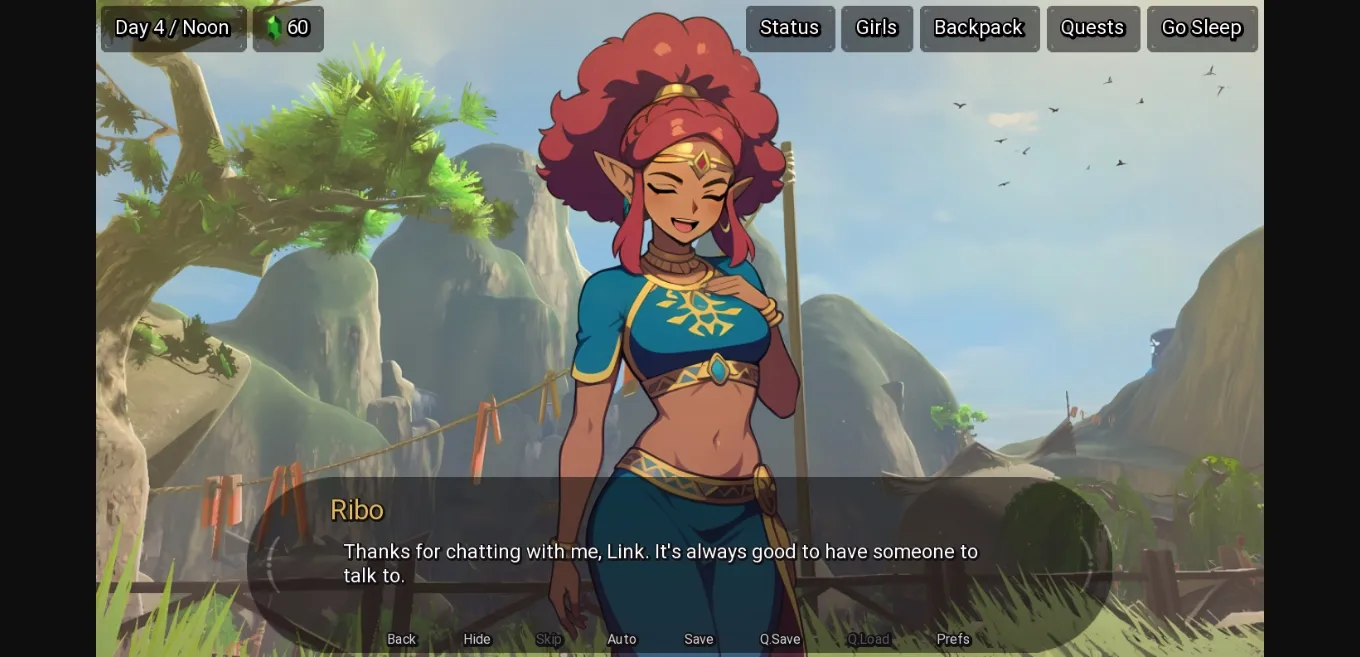Screen dimensions: 1360x657
Task: Hide the dialogue box
Action: point(477,639)
